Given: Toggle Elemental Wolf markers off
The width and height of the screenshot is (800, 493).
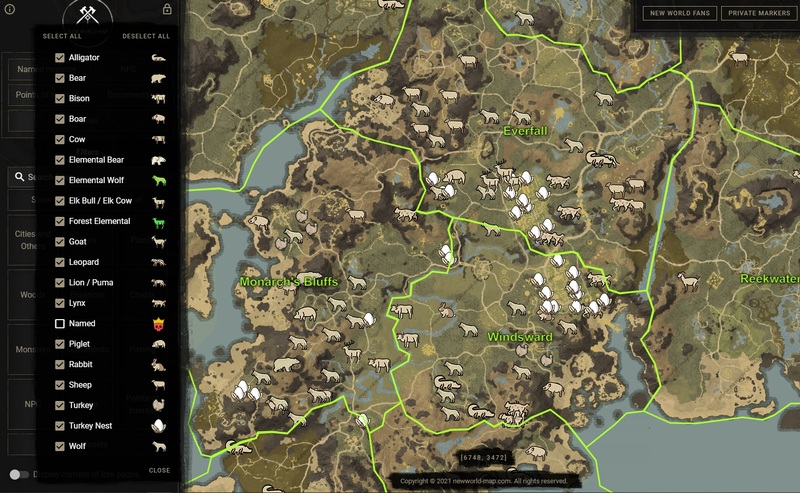Looking at the screenshot, I should pyautogui.click(x=60, y=181).
